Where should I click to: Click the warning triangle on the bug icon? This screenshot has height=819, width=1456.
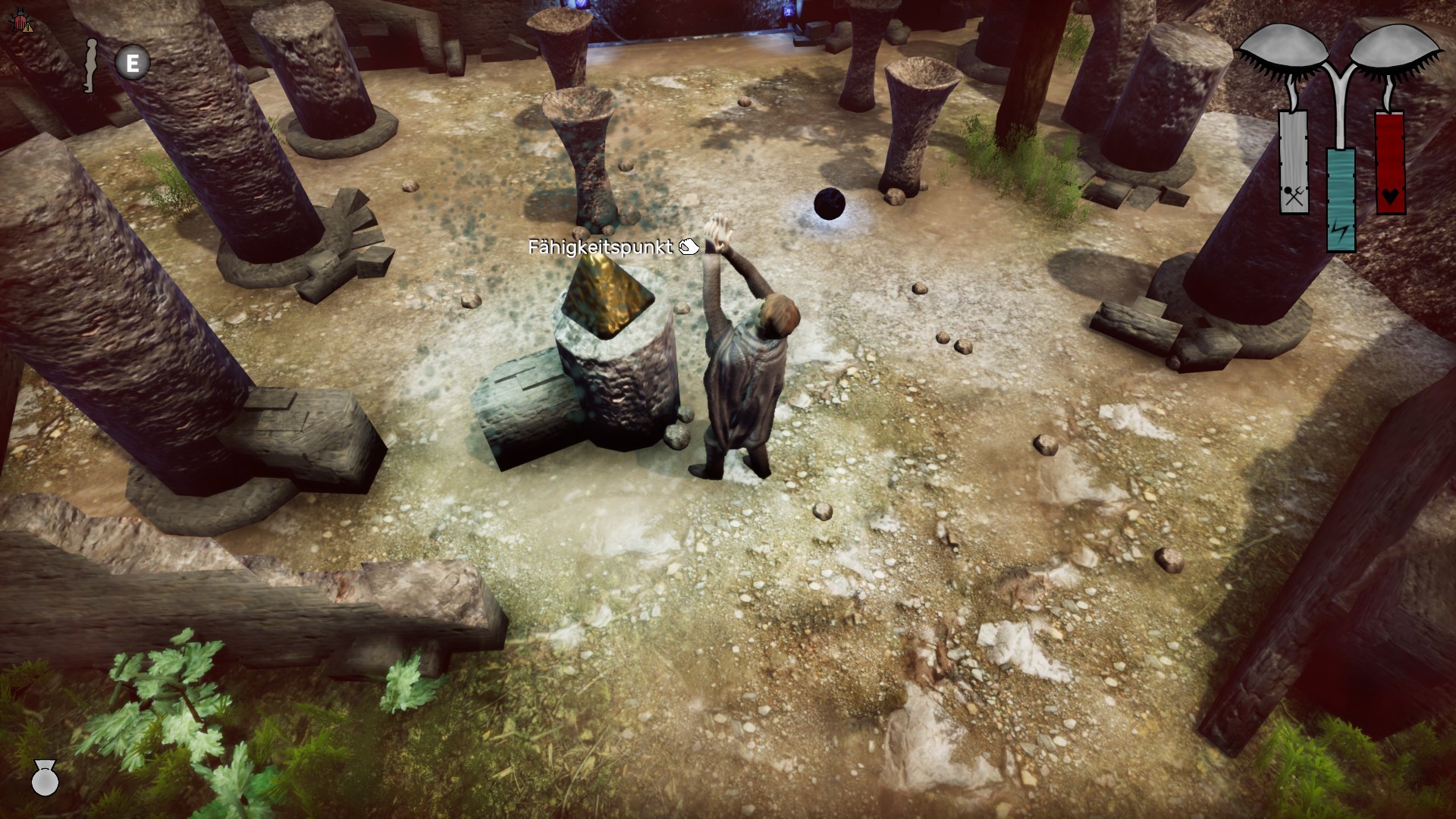point(27,28)
